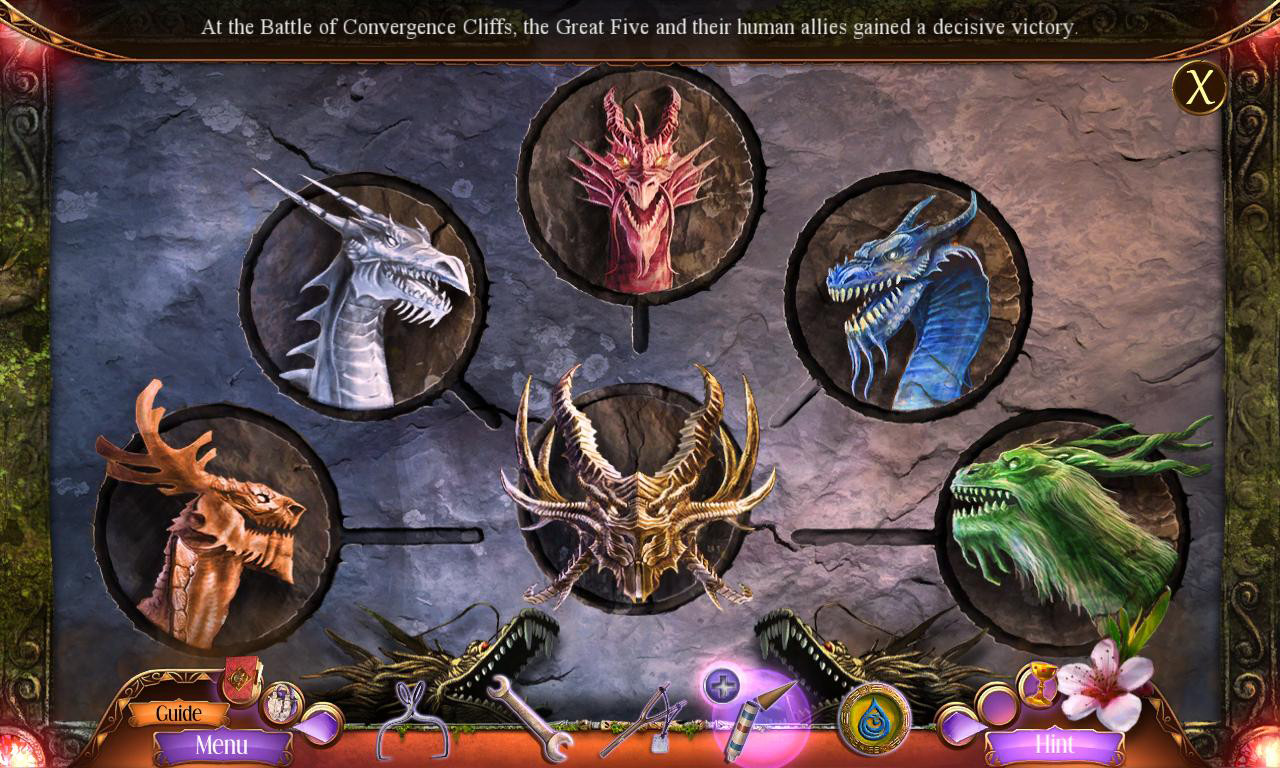The height and width of the screenshot is (768, 1280).
Task: Request a Hint
Action: pos(1057,745)
